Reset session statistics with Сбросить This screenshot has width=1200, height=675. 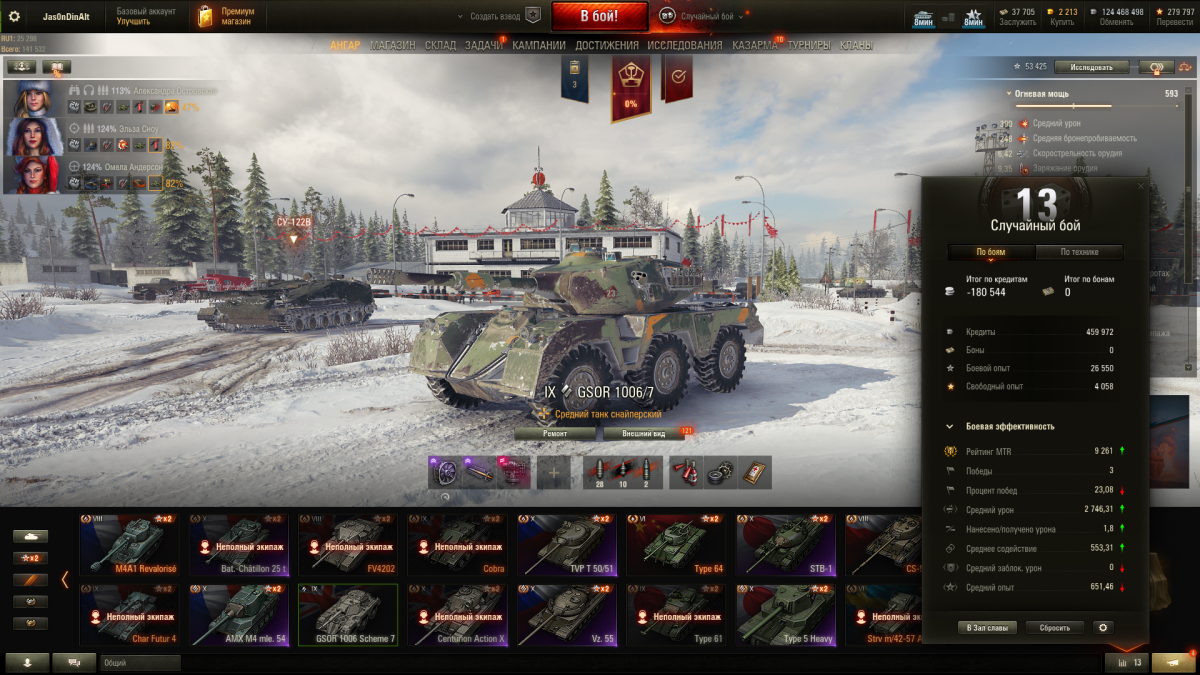1054,627
